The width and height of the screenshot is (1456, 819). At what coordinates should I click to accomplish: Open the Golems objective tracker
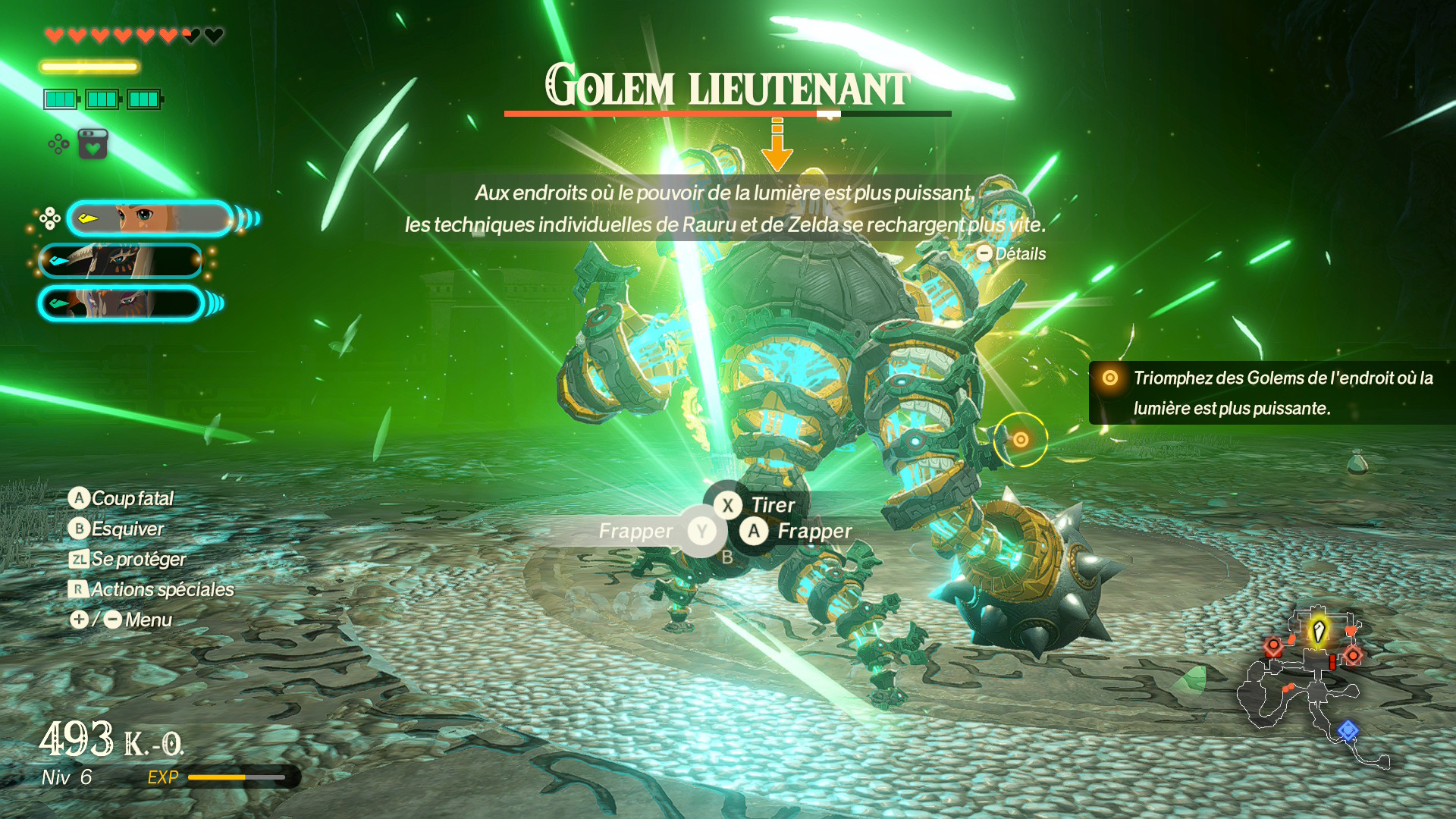pyautogui.click(x=1272, y=393)
